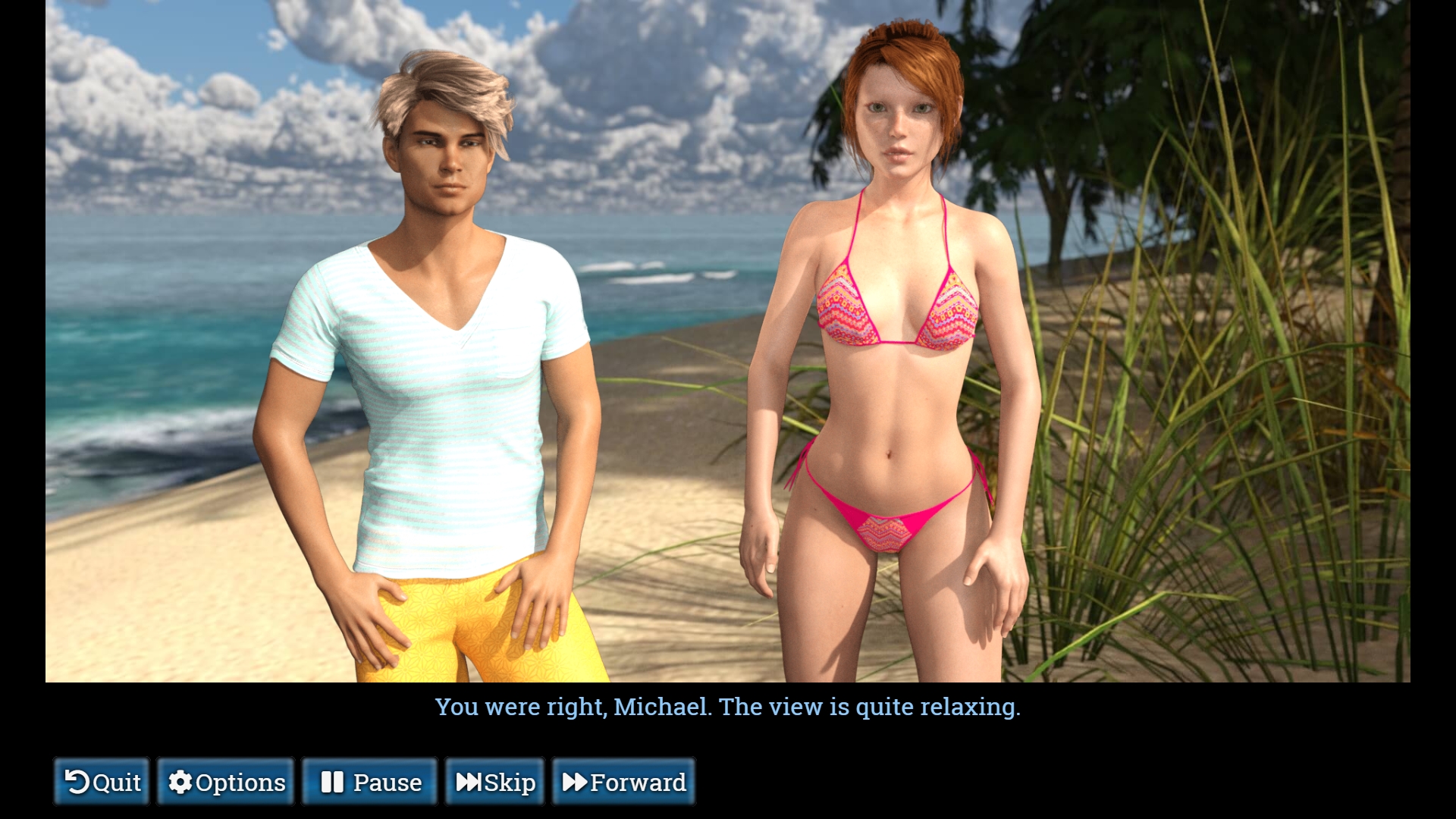Skip the current scene
The width and height of the screenshot is (1456, 819).
496,781
